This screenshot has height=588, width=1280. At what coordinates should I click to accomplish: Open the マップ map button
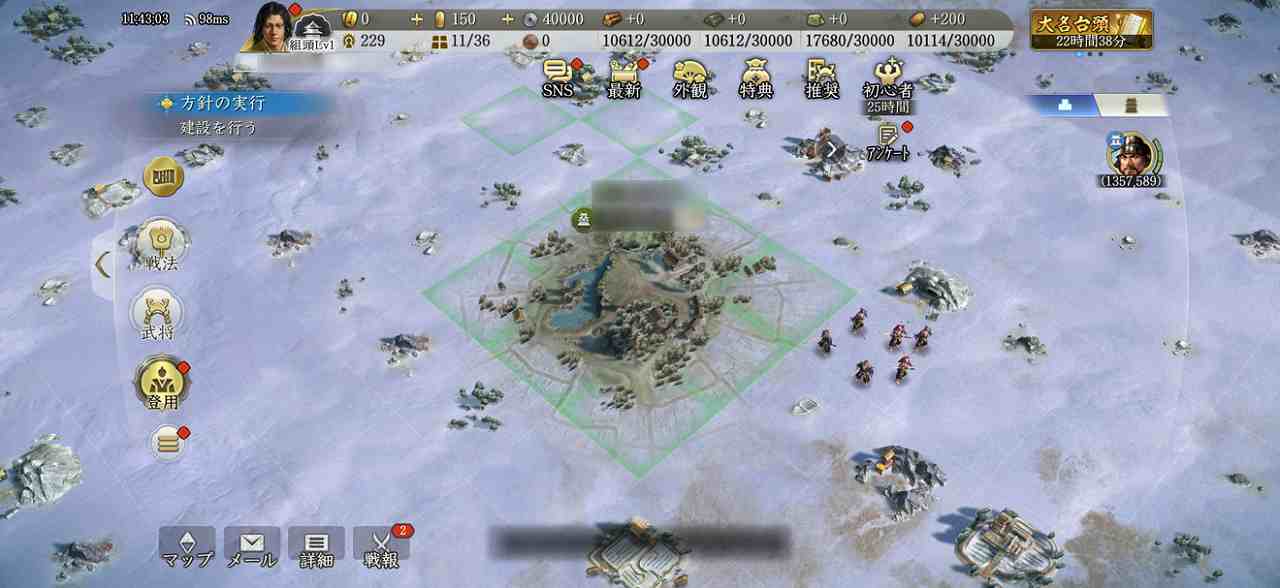pos(186,547)
